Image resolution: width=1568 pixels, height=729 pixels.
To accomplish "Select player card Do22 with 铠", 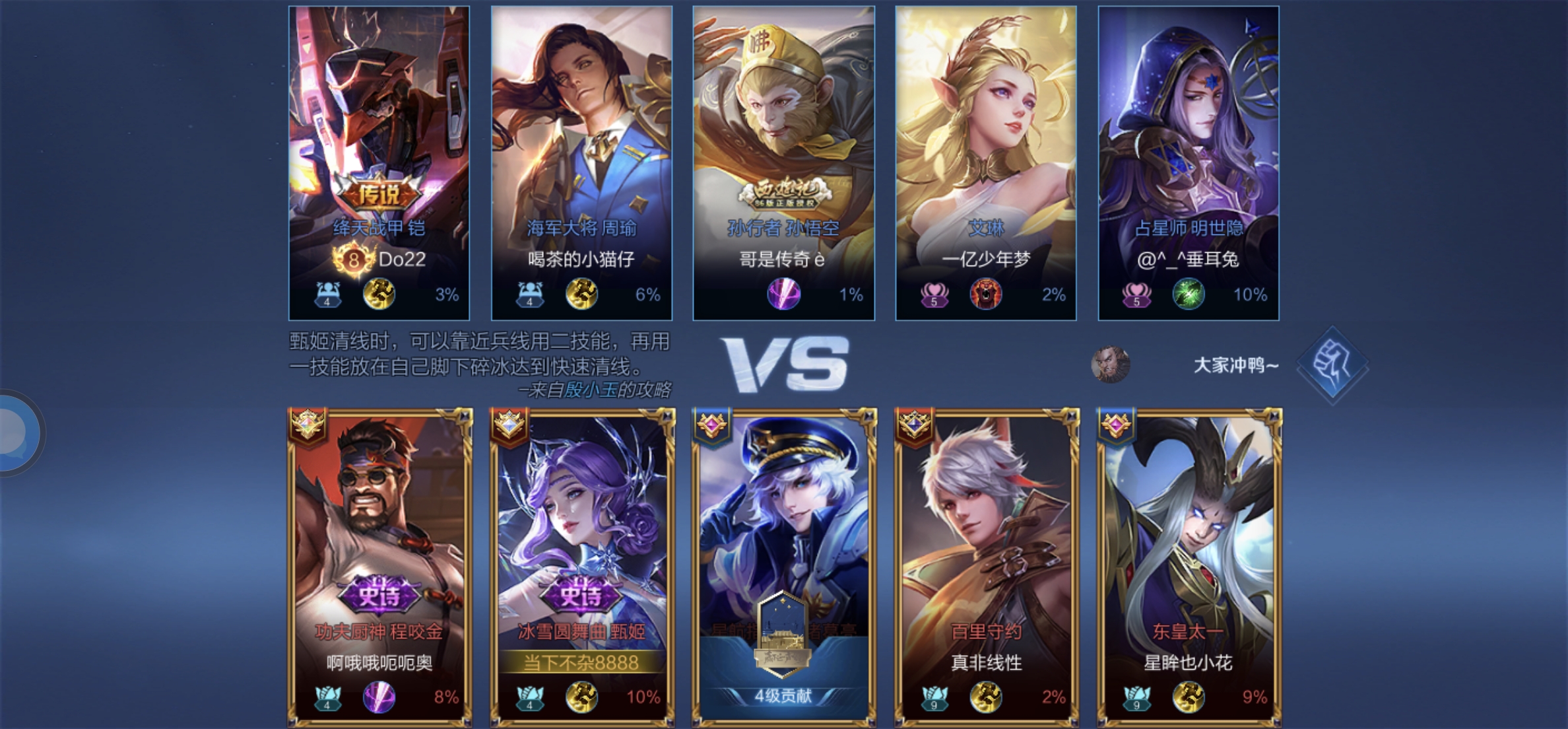I will pos(379,162).
